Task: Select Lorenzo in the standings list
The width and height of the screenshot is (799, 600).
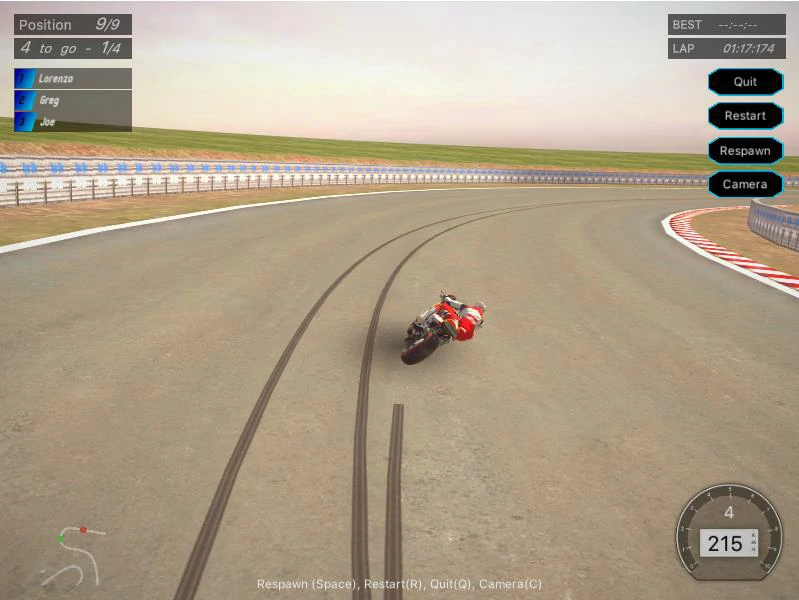Action: [x=72, y=78]
